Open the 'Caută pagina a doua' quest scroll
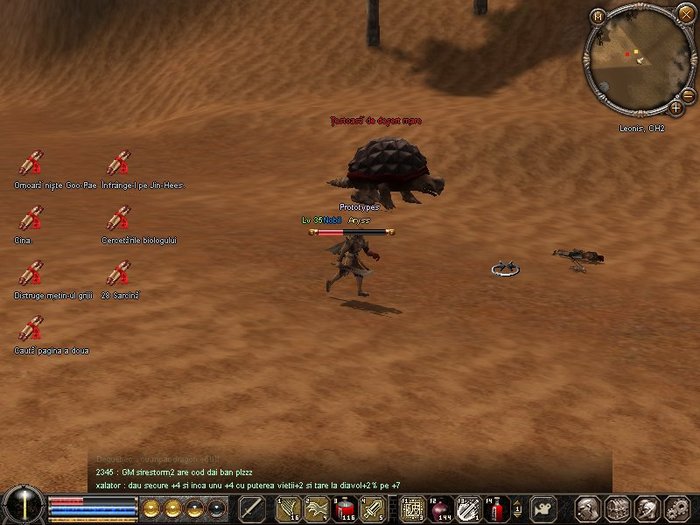The width and height of the screenshot is (700, 525). pos(32,328)
